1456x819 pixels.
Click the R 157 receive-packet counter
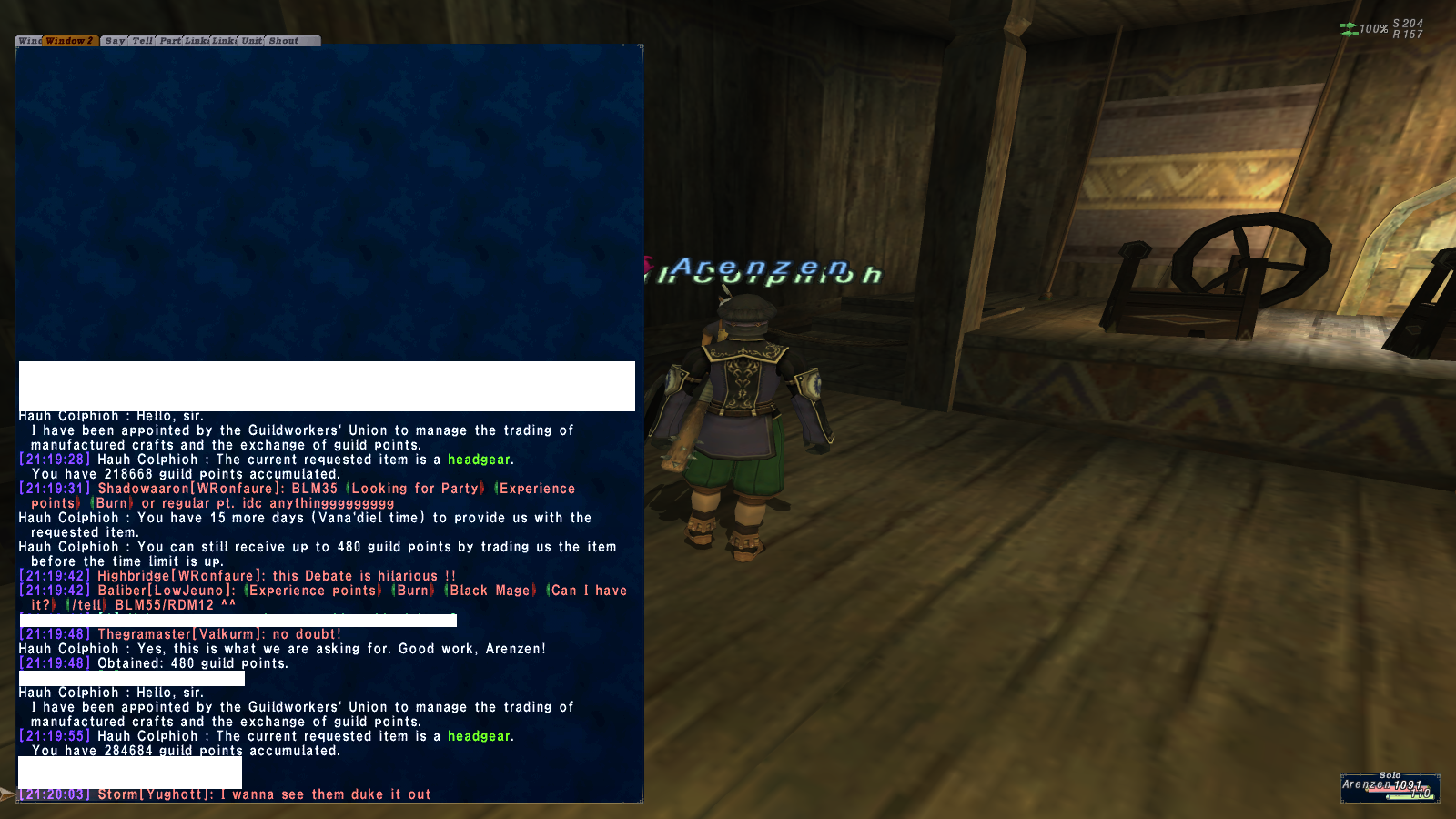1408,34
